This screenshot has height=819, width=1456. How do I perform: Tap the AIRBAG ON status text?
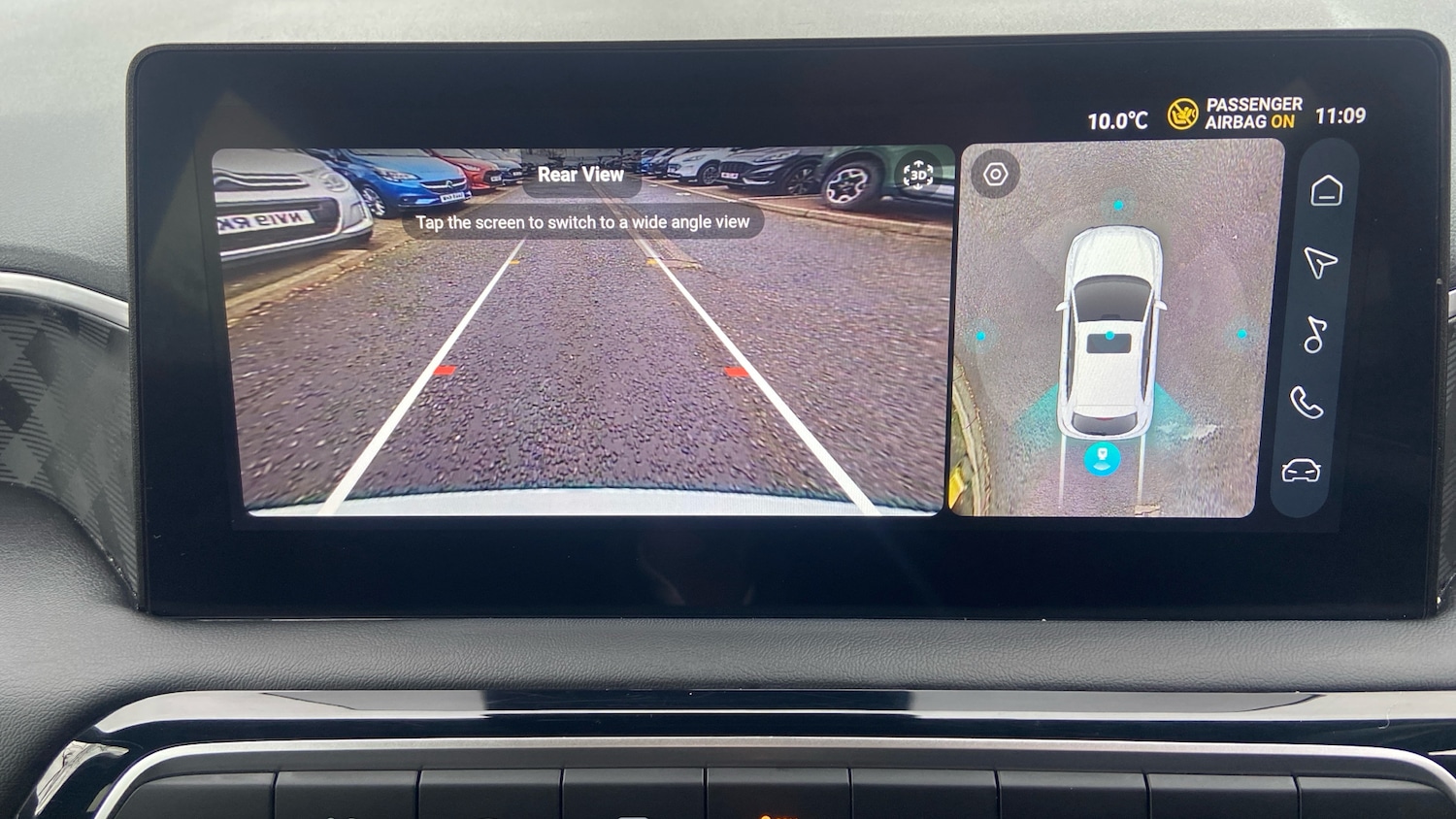point(1251,121)
